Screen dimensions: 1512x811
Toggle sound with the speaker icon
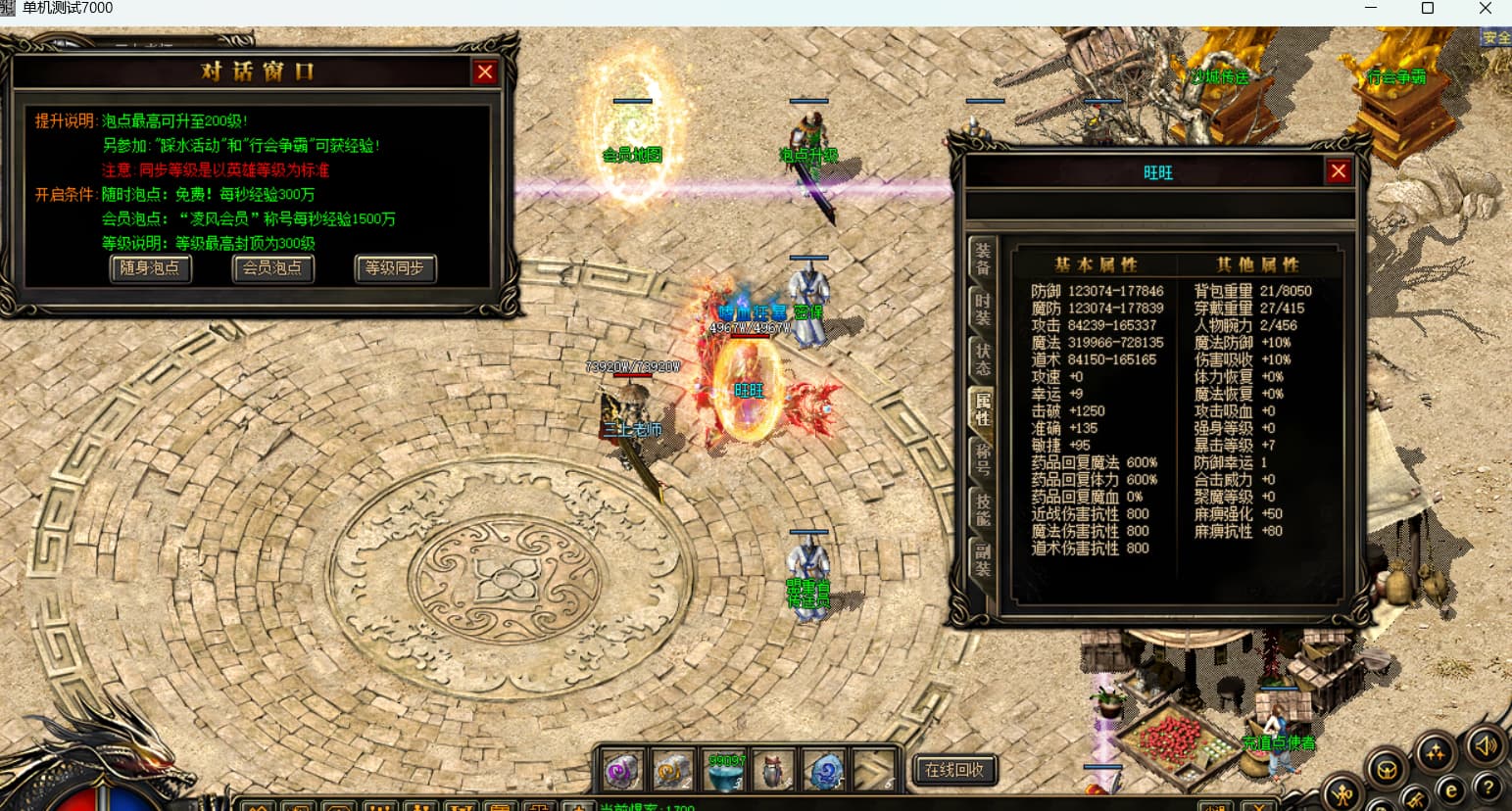pyautogui.click(x=1485, y=746)
